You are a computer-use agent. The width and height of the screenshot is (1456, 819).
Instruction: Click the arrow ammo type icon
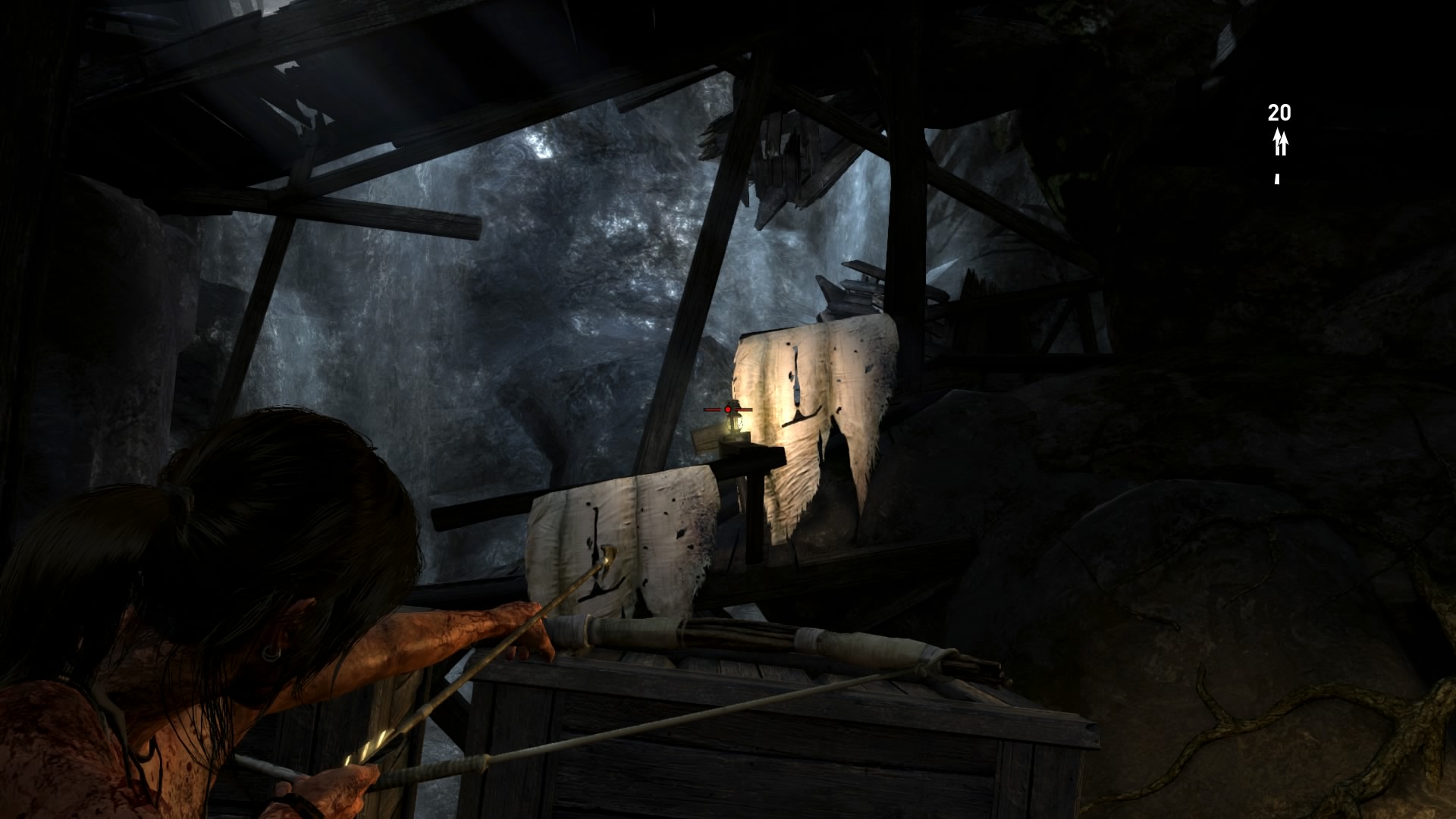click(1280, 142)
